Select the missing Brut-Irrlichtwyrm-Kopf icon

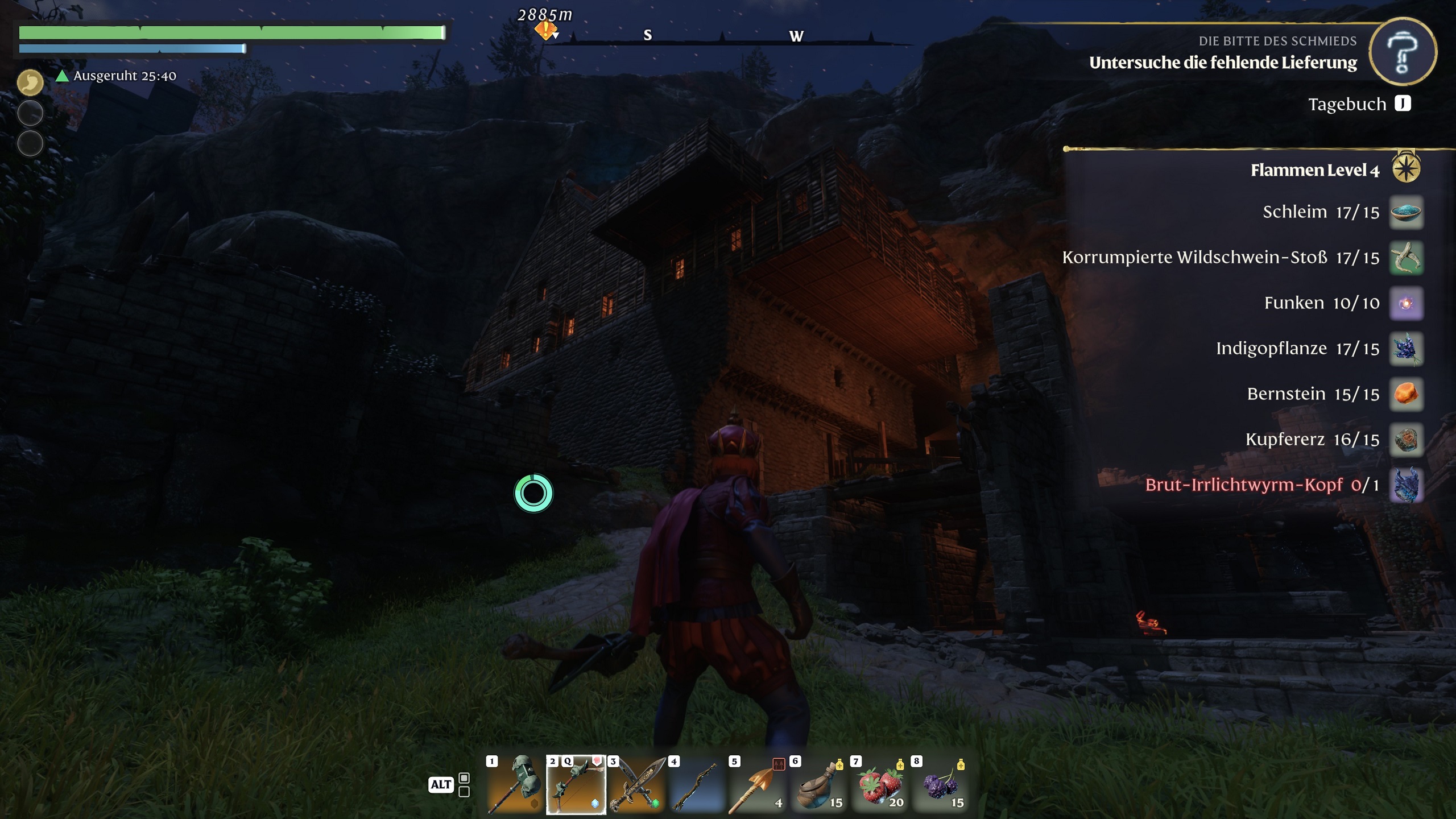(1406, 485)
